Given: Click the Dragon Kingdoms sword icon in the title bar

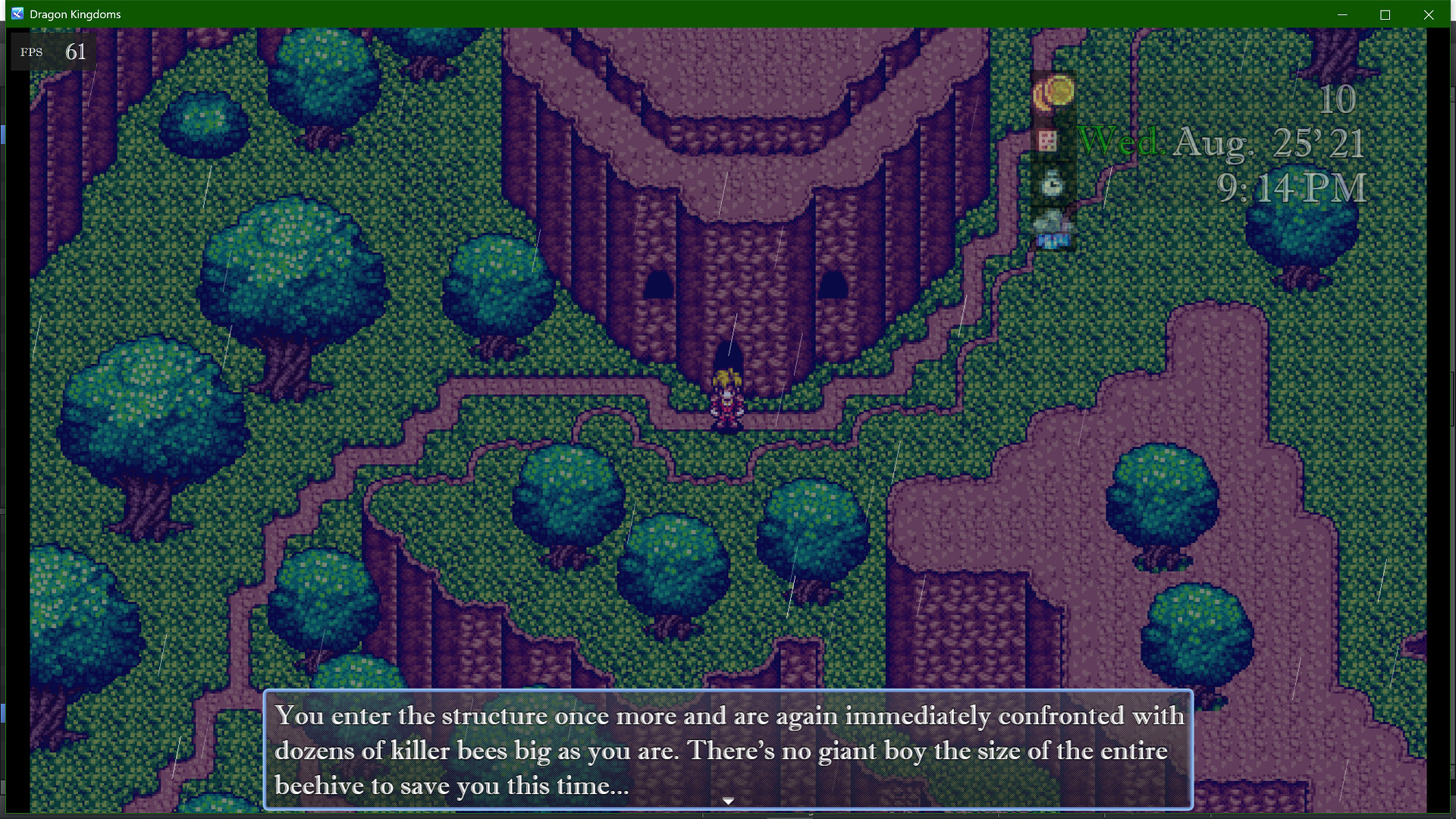Looking at the screenshot, I should tap(16, 13).
